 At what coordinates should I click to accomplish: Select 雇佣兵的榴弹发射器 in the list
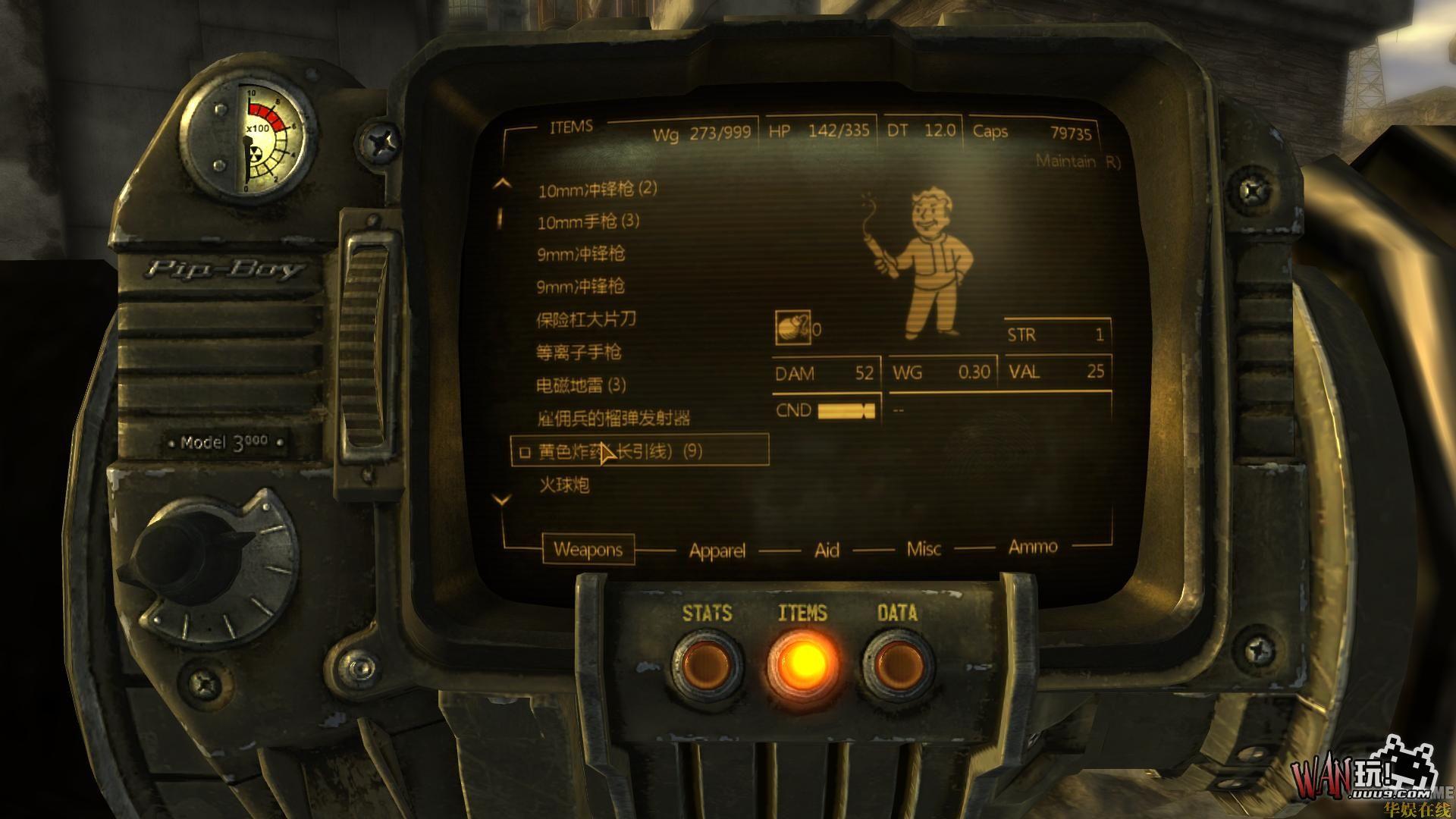click(x=613, y=418)
